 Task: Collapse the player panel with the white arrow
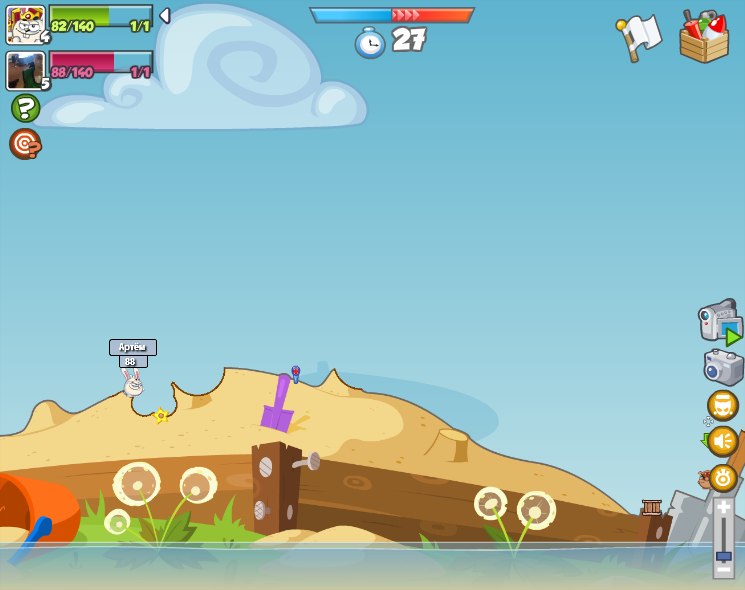click(165, 16)
